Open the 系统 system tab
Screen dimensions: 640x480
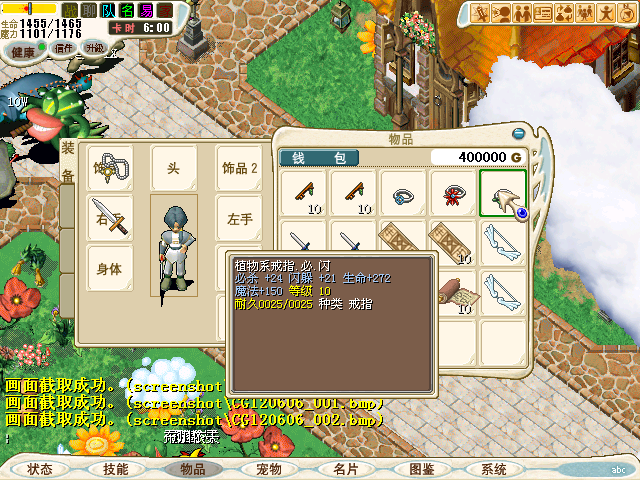coord(494,468)
